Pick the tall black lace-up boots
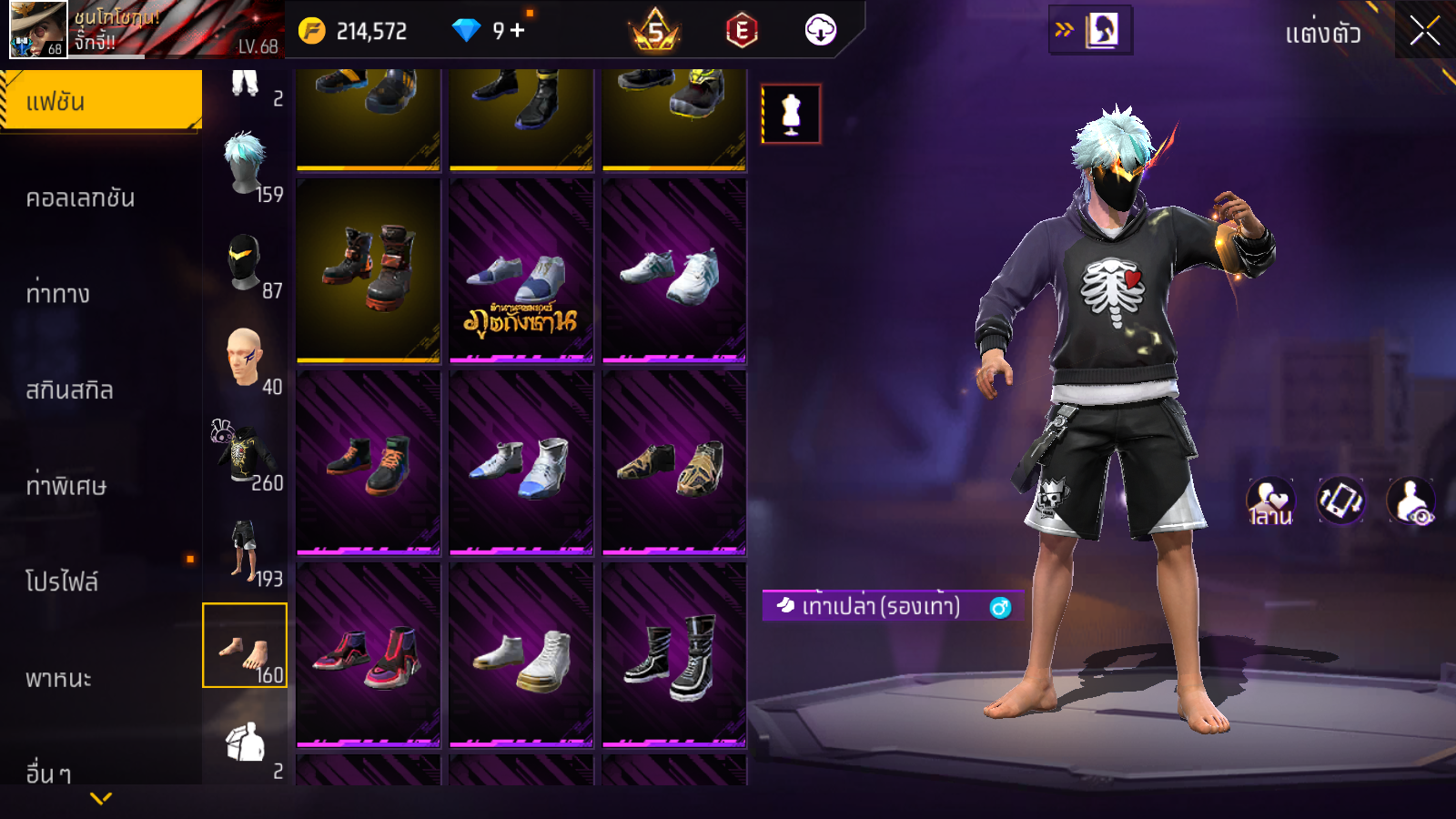Image resolution: width=1456 pixels, height=819 pixels. pyautogui.click(x=674, y=653)
